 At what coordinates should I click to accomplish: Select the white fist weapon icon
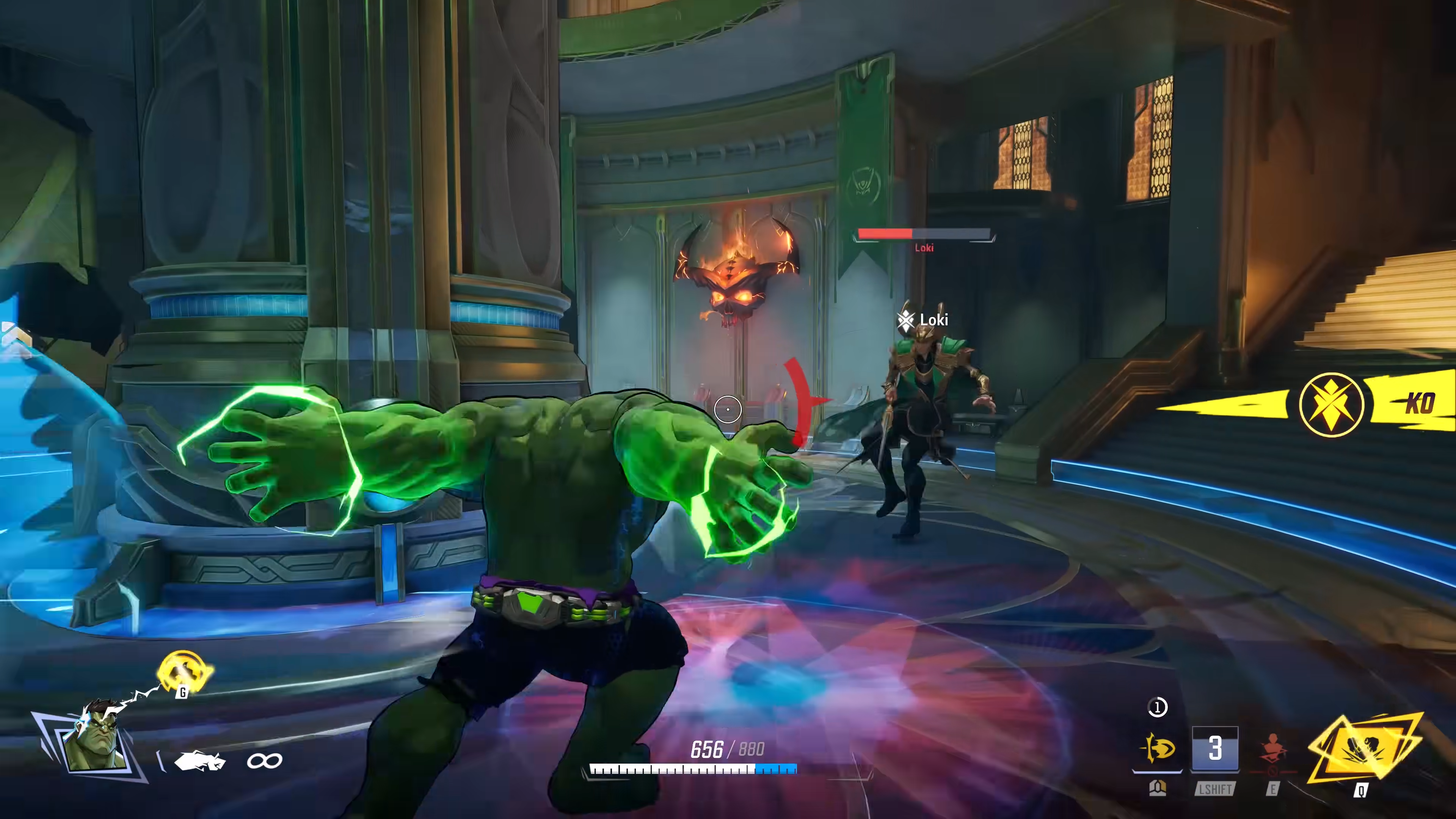199,761
